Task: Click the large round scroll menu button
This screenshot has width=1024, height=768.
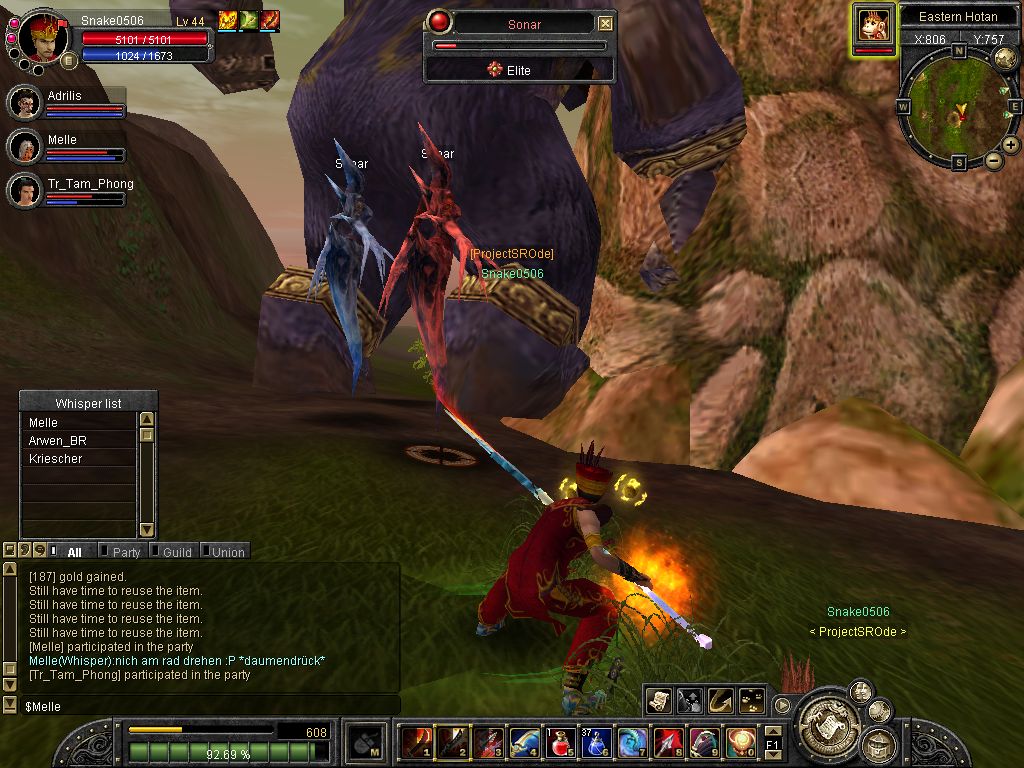Action: 824,715
